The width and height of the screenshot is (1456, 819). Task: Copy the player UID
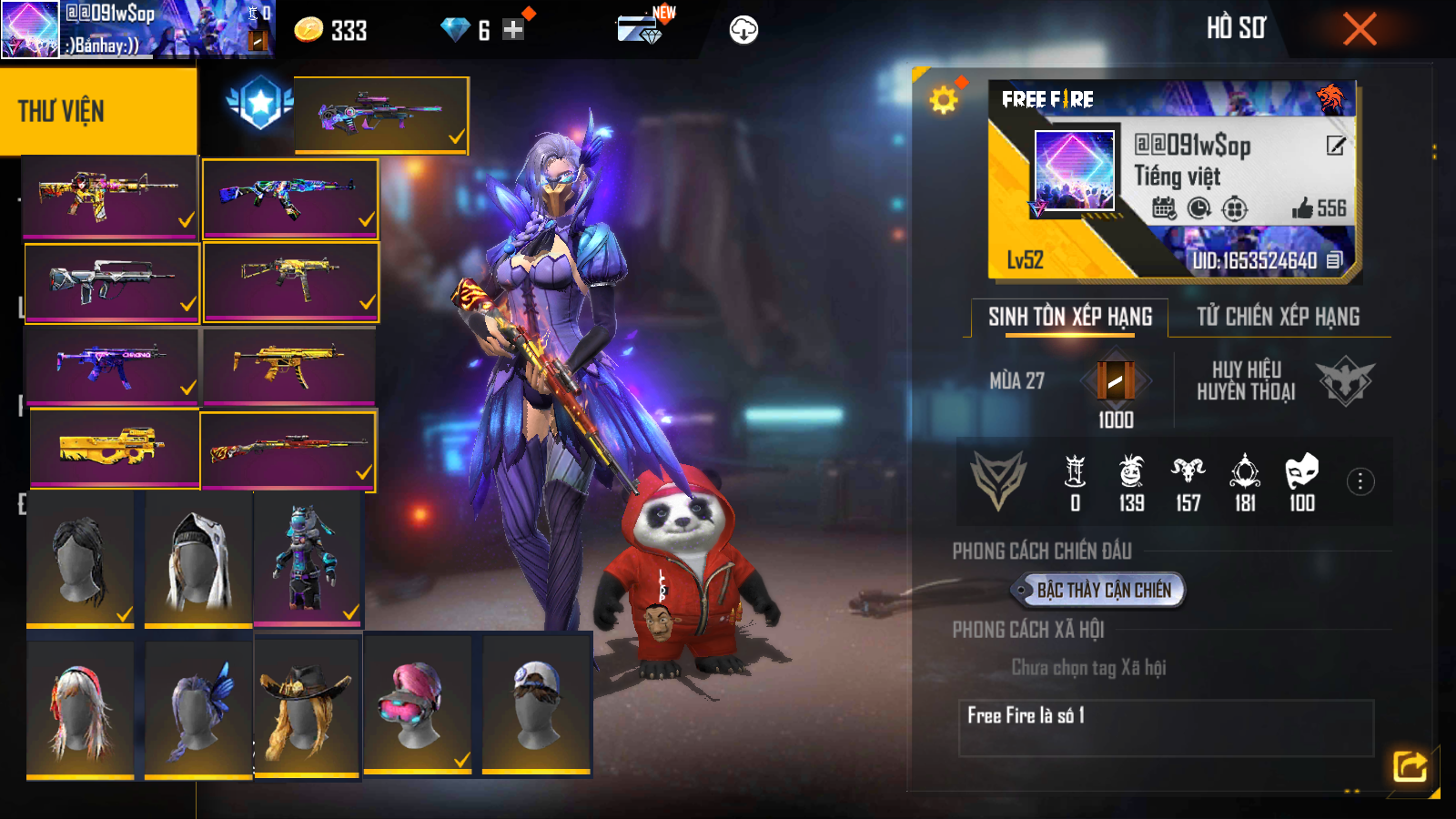pyautogui.click(x=1334, y=261)
